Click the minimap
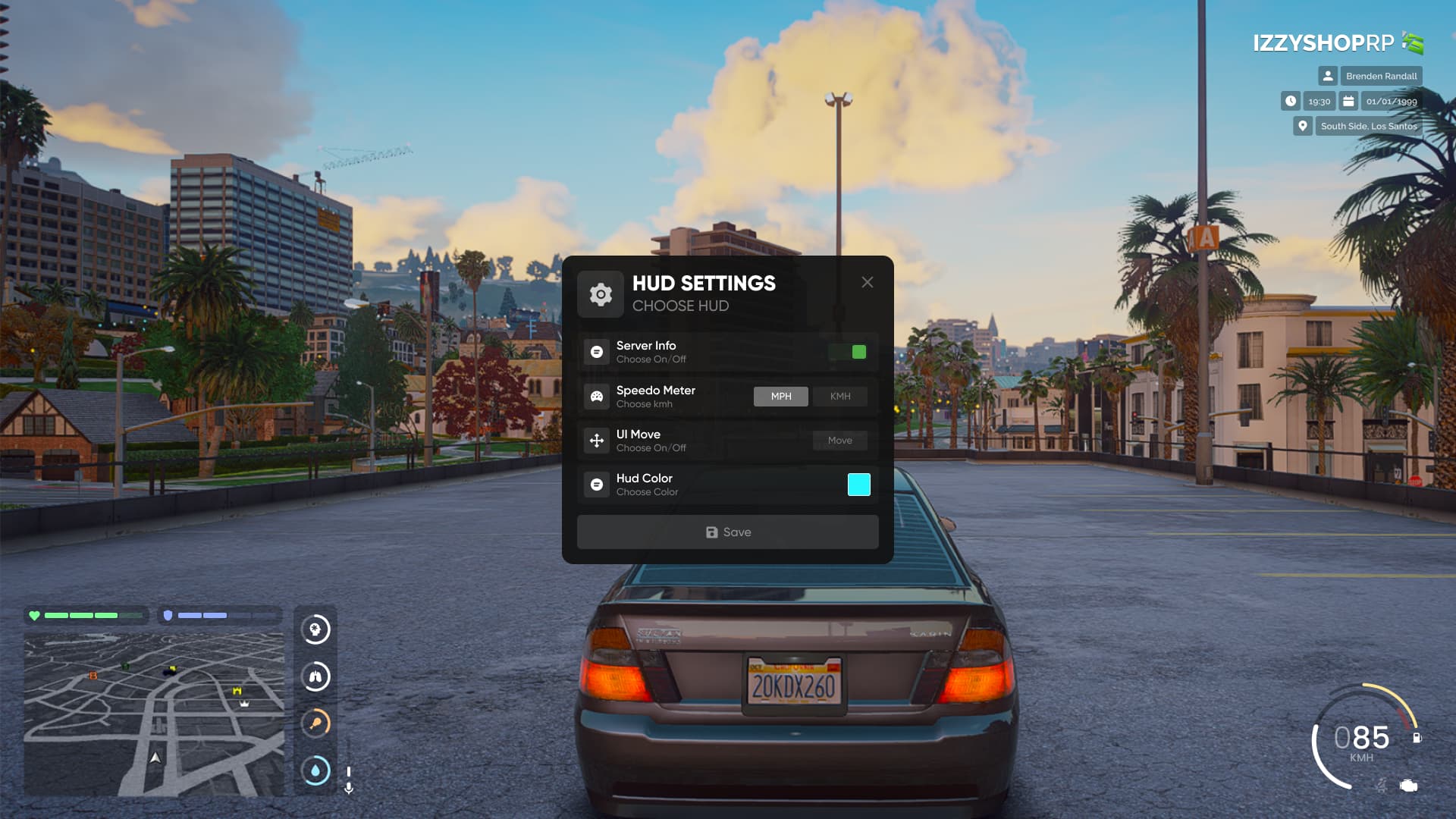This screenshot has width=1456, height=819. (154, 713)
